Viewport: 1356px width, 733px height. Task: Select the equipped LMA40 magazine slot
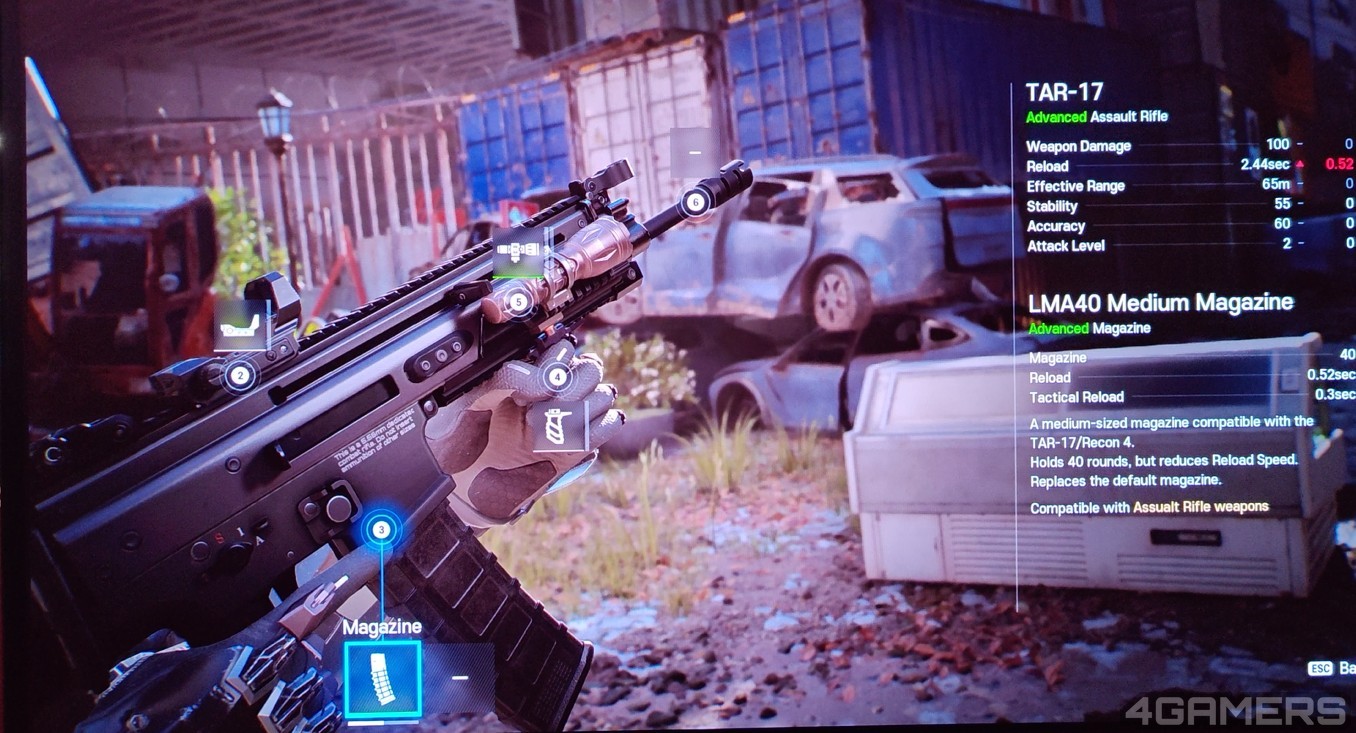(x=382, y=679)
